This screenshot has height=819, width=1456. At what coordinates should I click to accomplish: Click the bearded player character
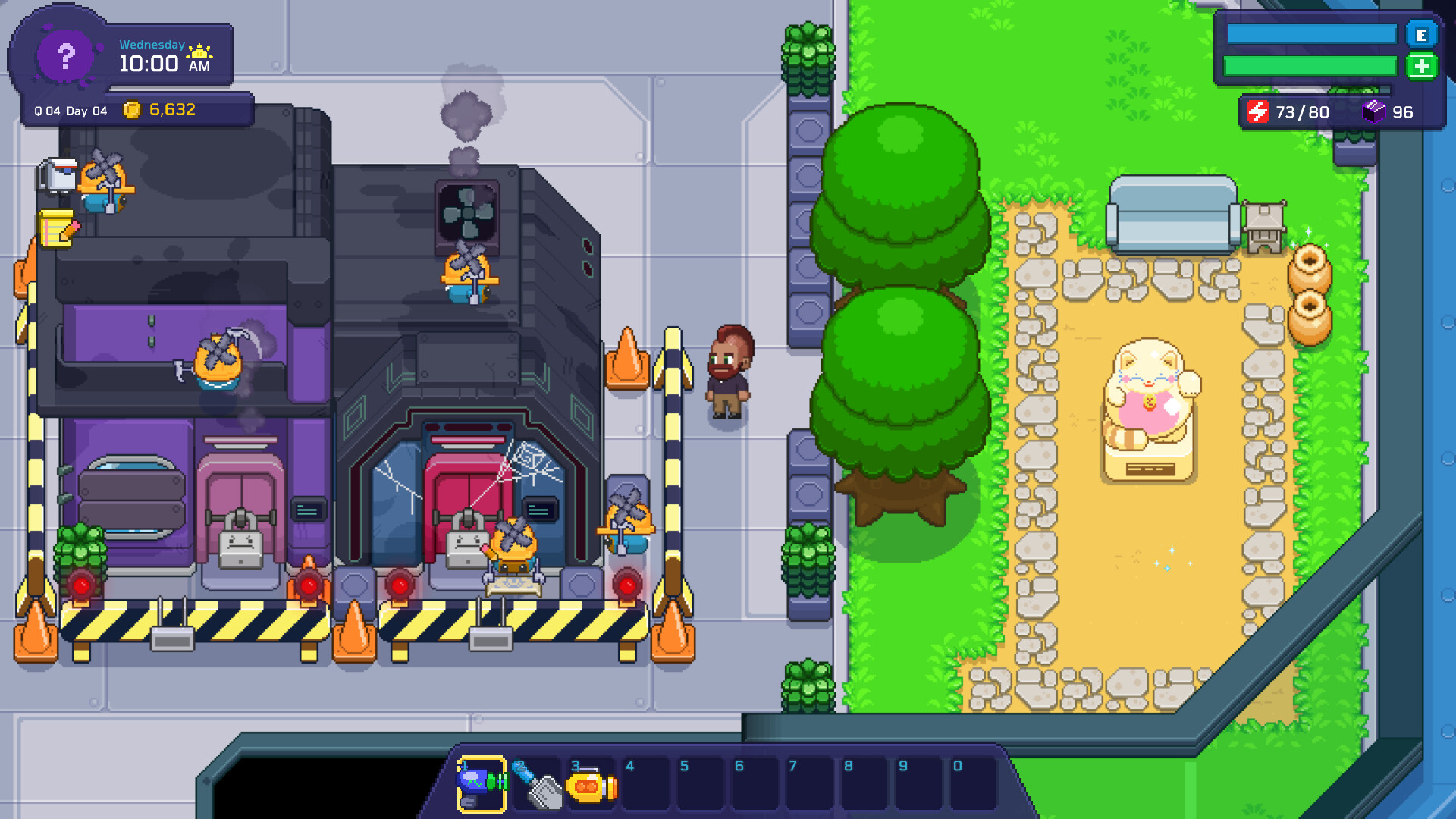coord(730,375)
